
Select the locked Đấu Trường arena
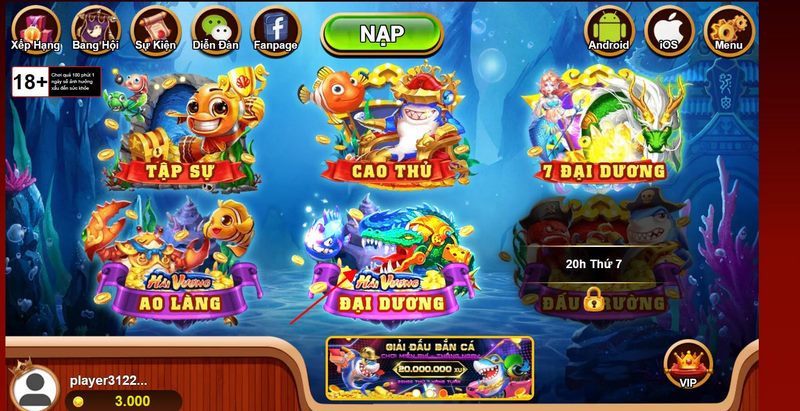[x=594, y=260]
